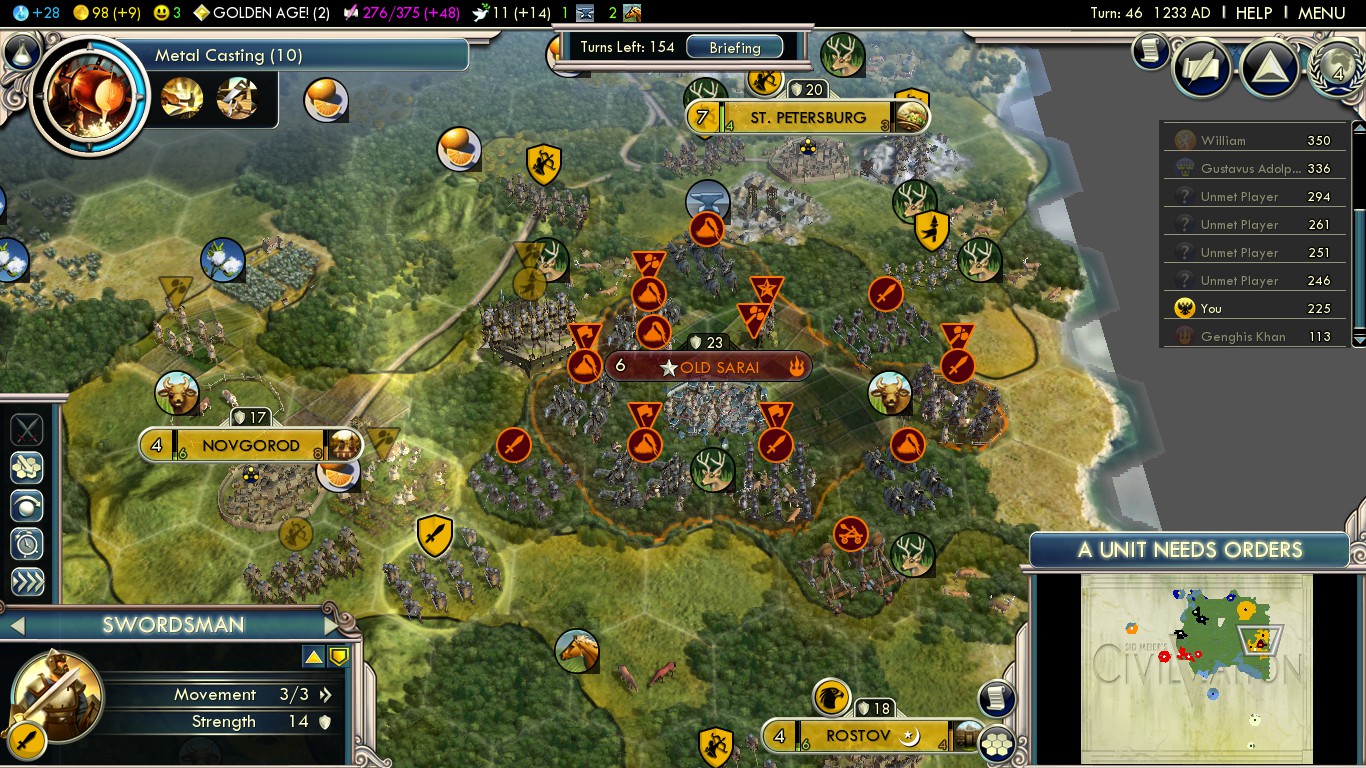Click the A UNIT NEEDS ORDERS button
This screenshot has width=1366, height=768.
pyautogui.click(x=1189, y=550)
